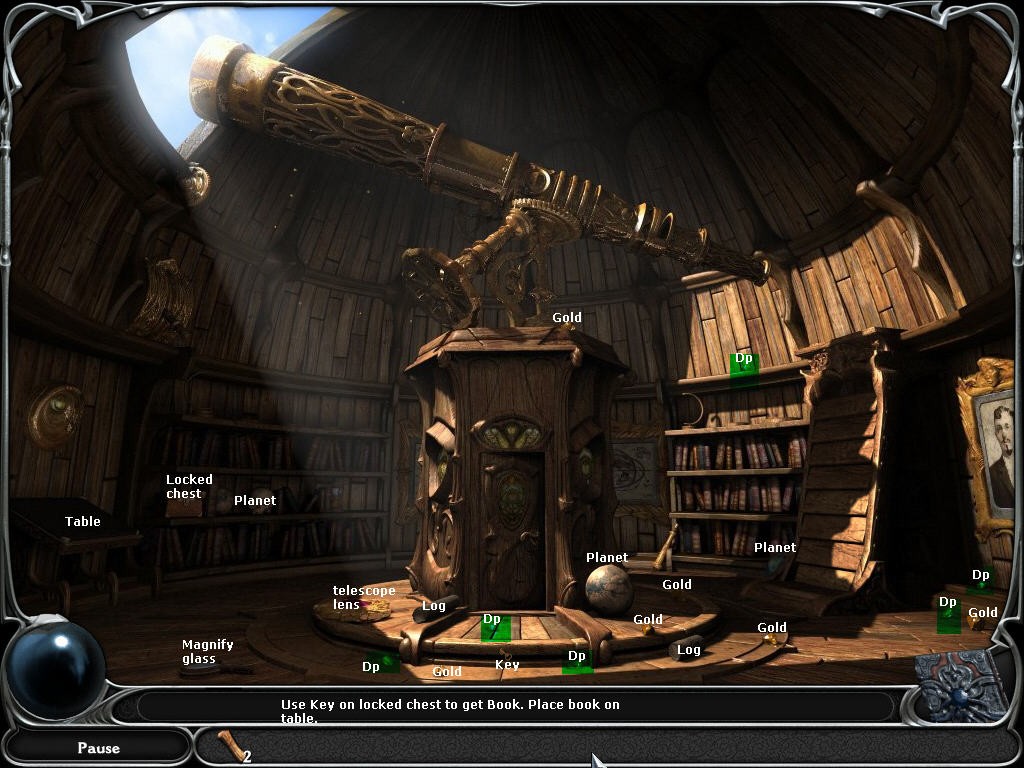Screen dimensions: 1024x768
Task: Pause the game with the Pause button
Action: pyautogui.click(x=98, y=747)
